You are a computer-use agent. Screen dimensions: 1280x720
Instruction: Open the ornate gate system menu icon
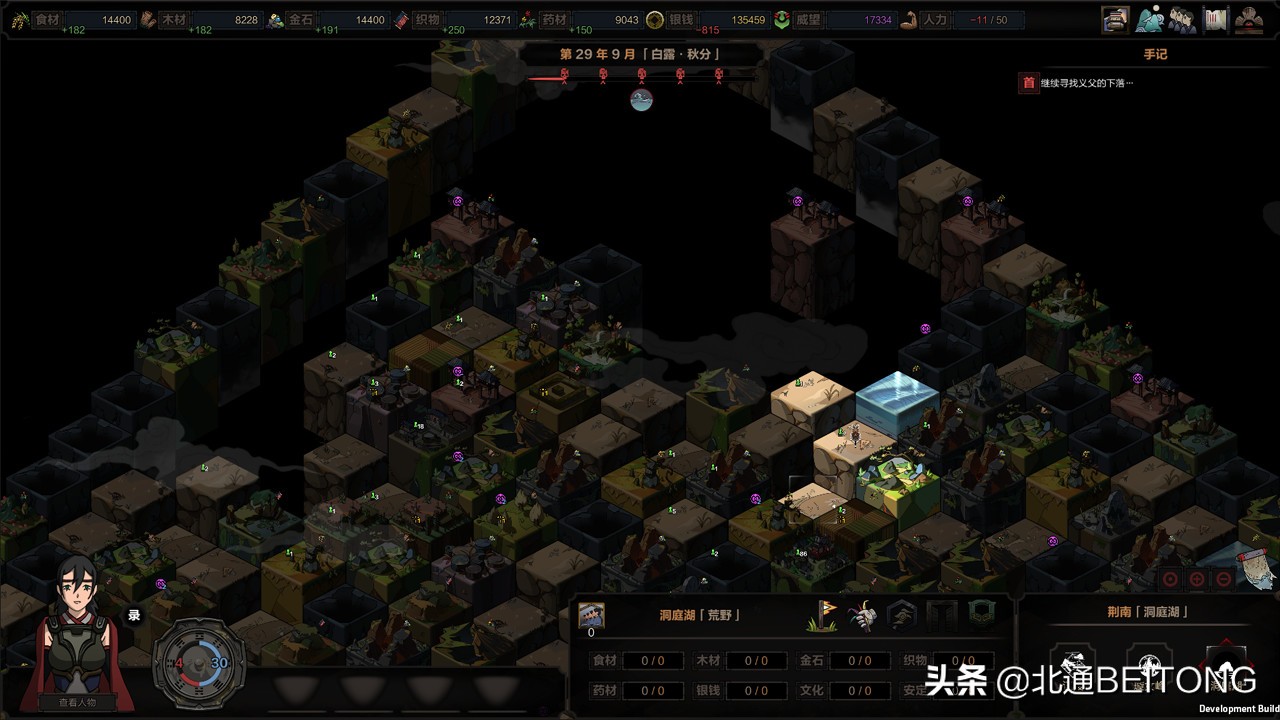pyautogui.click(x=1249, y=19)
